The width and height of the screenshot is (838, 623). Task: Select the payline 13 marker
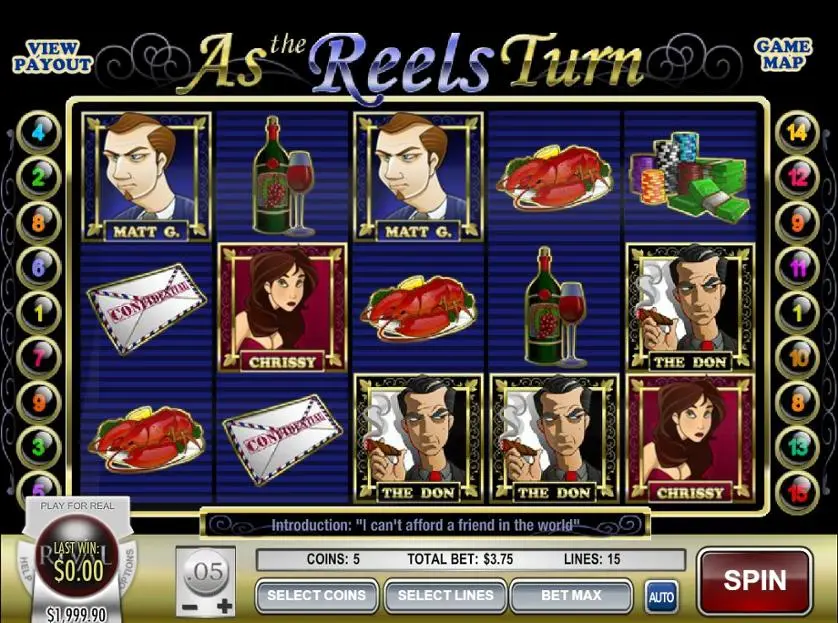(x=797, y=445)
